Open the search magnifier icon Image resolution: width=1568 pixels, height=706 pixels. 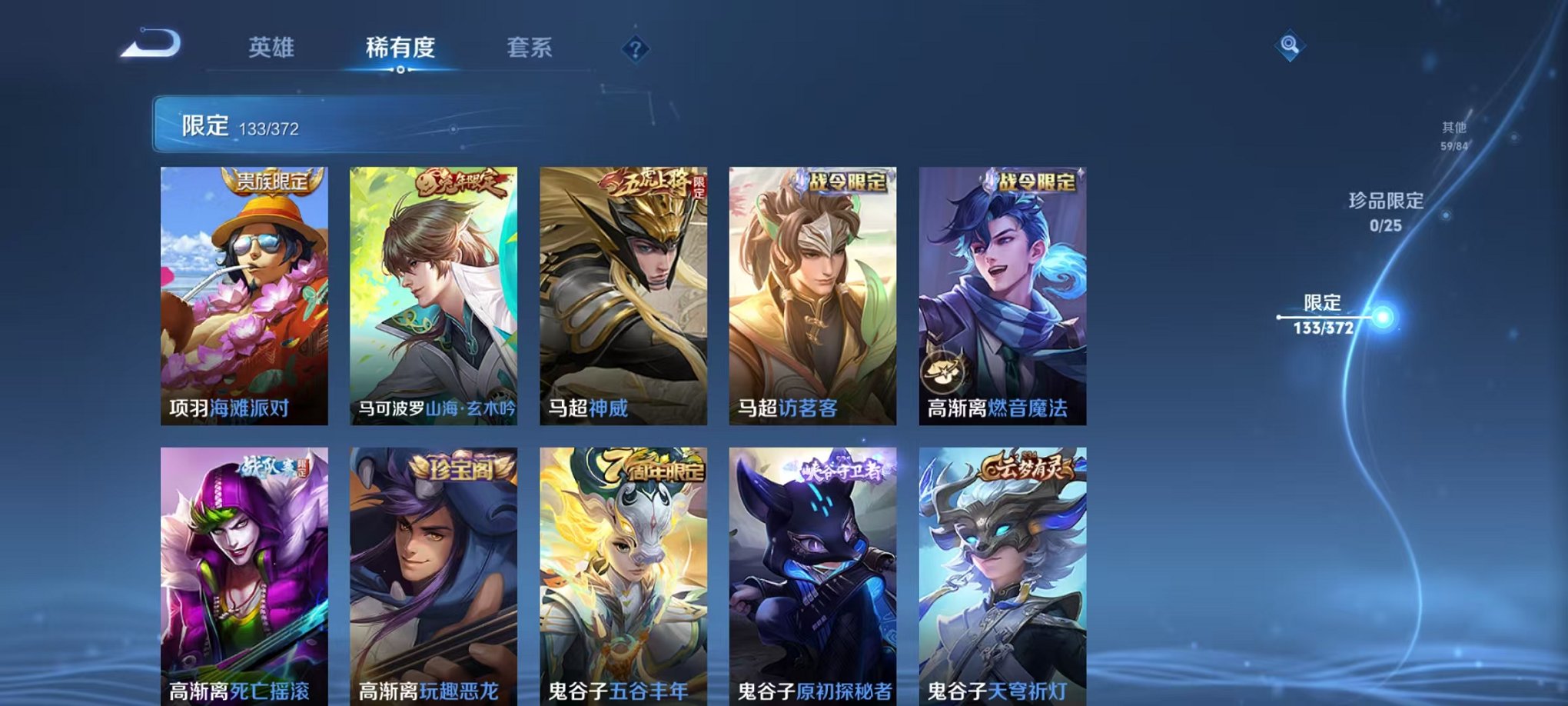point(1291,44)
